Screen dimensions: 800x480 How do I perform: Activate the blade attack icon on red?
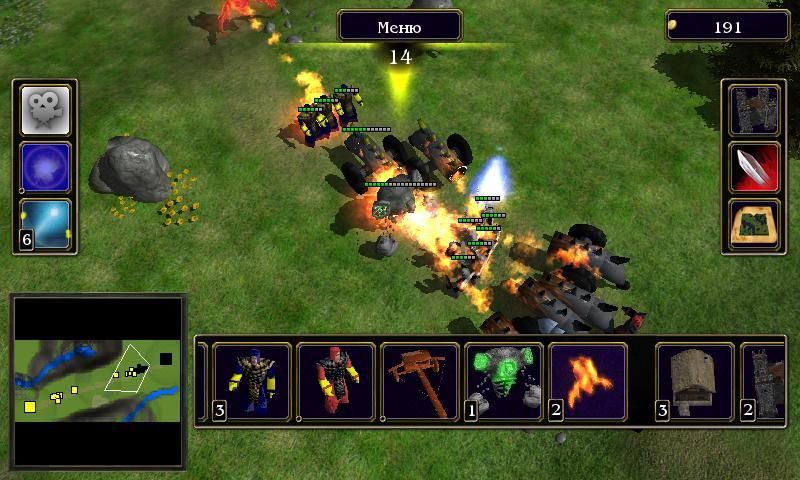coord(754,167)
